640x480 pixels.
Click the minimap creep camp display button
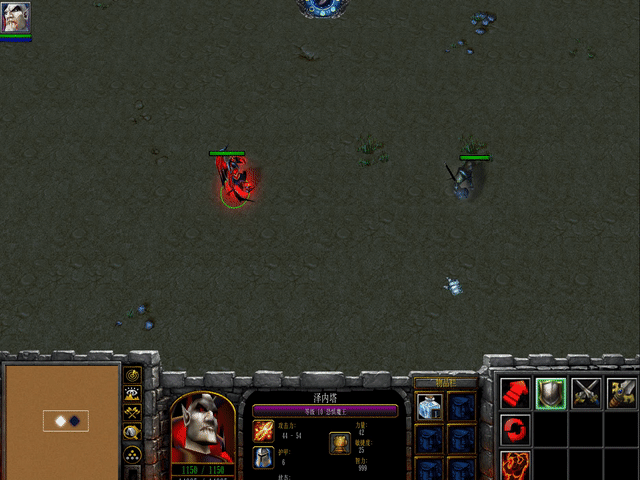click(132, 432)
